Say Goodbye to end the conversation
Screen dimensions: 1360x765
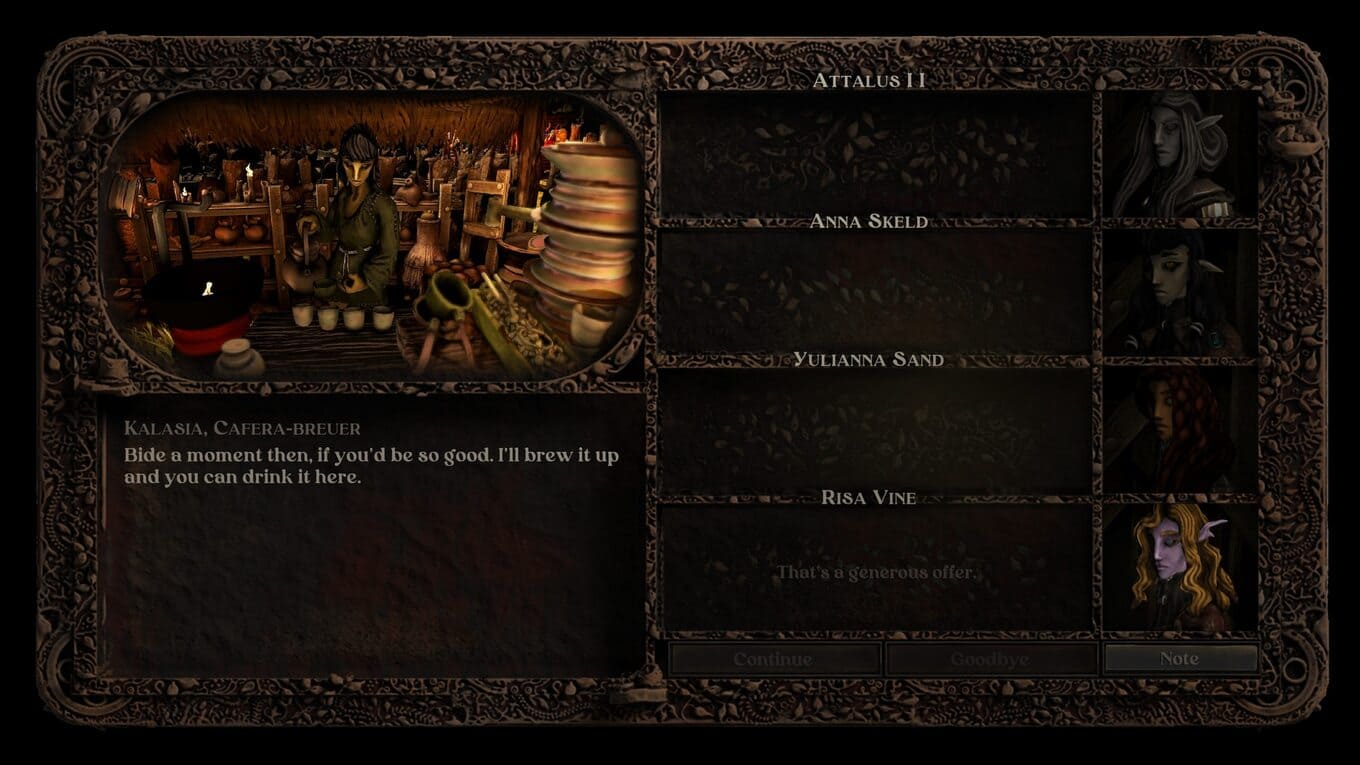tap(990, 659)
